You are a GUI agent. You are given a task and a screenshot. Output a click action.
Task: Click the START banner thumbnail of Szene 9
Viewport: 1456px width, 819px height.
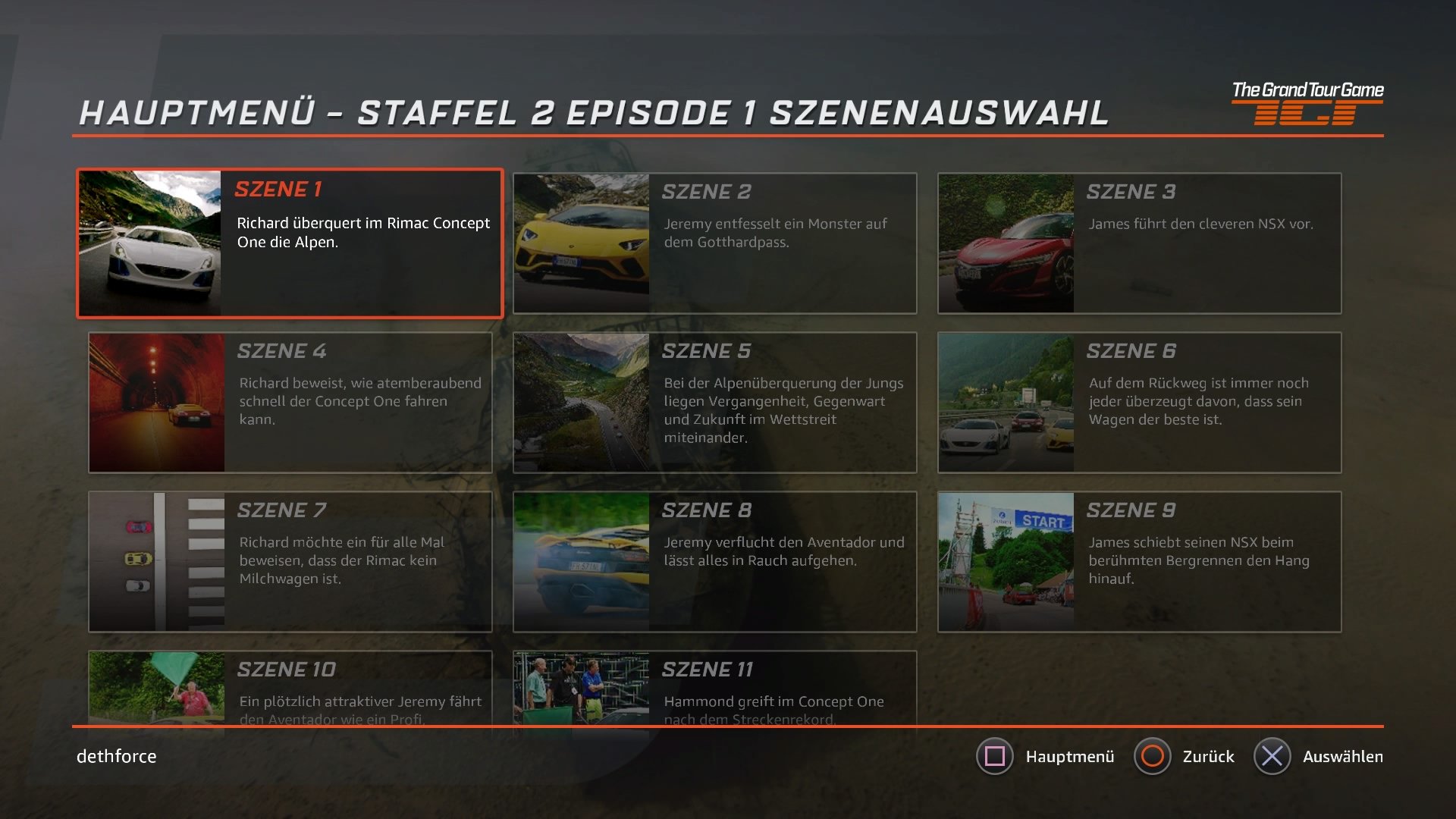click(x=1006, y=561)
